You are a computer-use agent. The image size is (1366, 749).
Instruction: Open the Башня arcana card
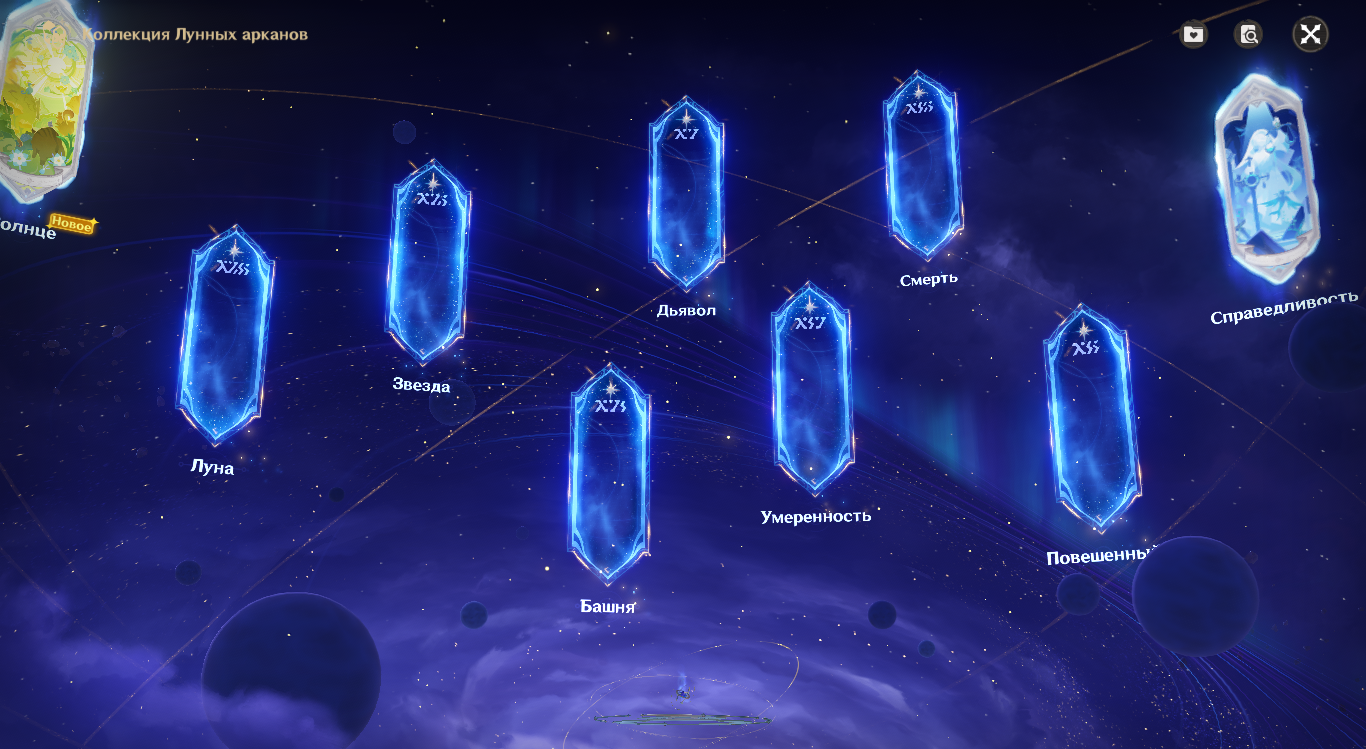(610, 473)
